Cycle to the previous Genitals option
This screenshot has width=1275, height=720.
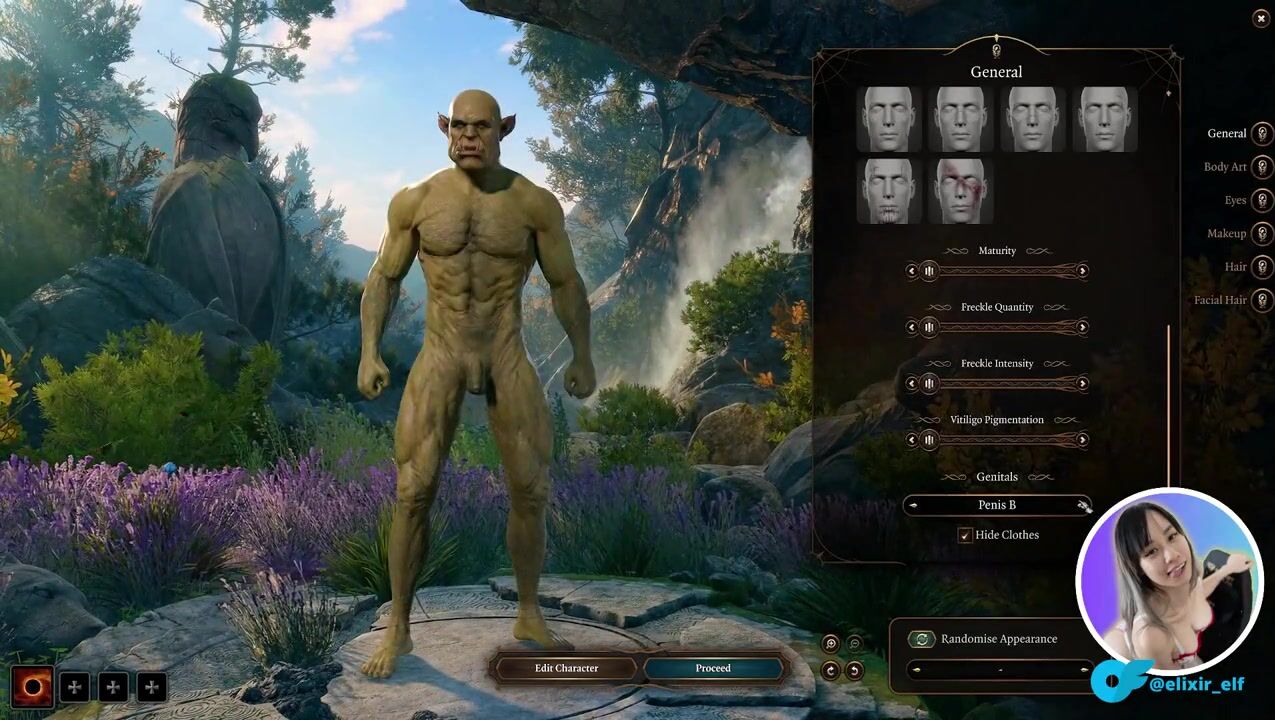tap(913, 505)
